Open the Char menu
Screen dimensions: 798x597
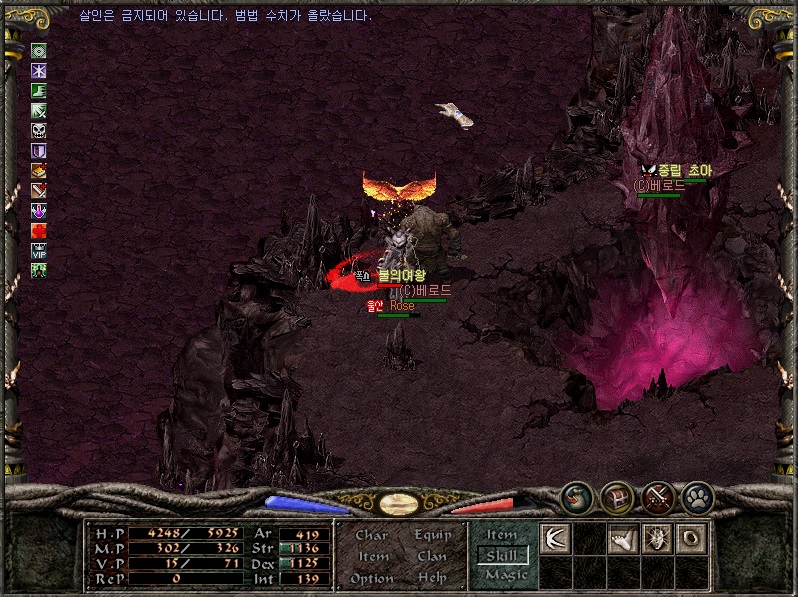372,535
